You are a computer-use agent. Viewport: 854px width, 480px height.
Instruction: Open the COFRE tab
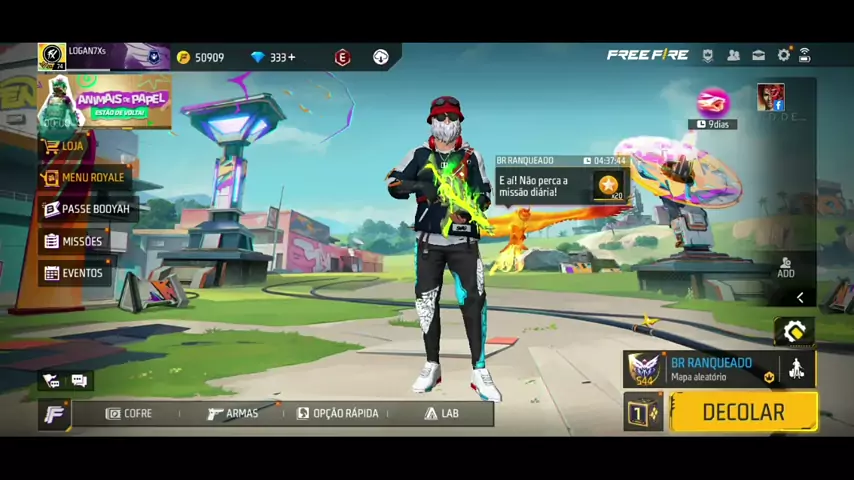(129, 413)
